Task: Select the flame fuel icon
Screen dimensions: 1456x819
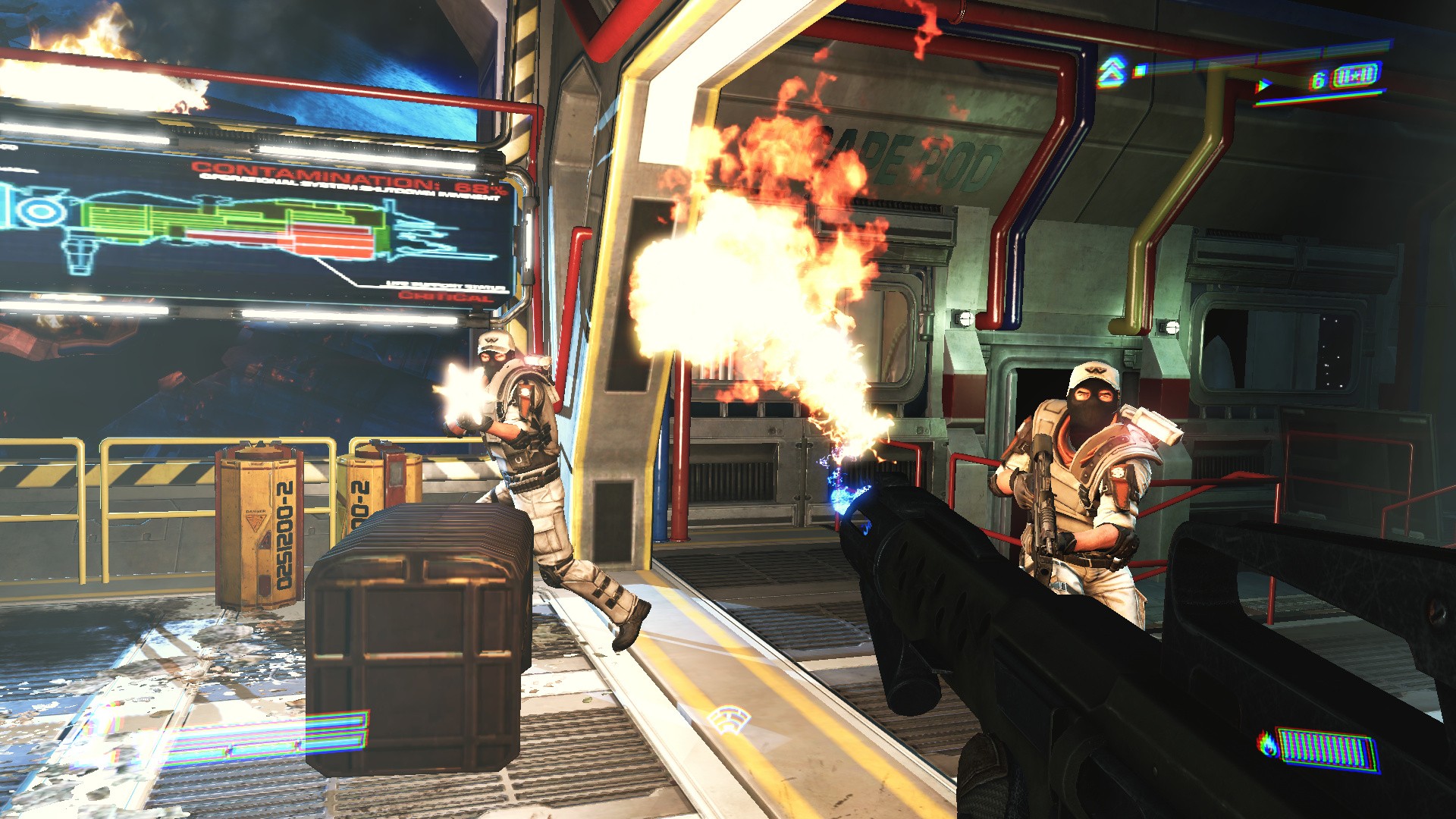Action: click(1266, 744)
